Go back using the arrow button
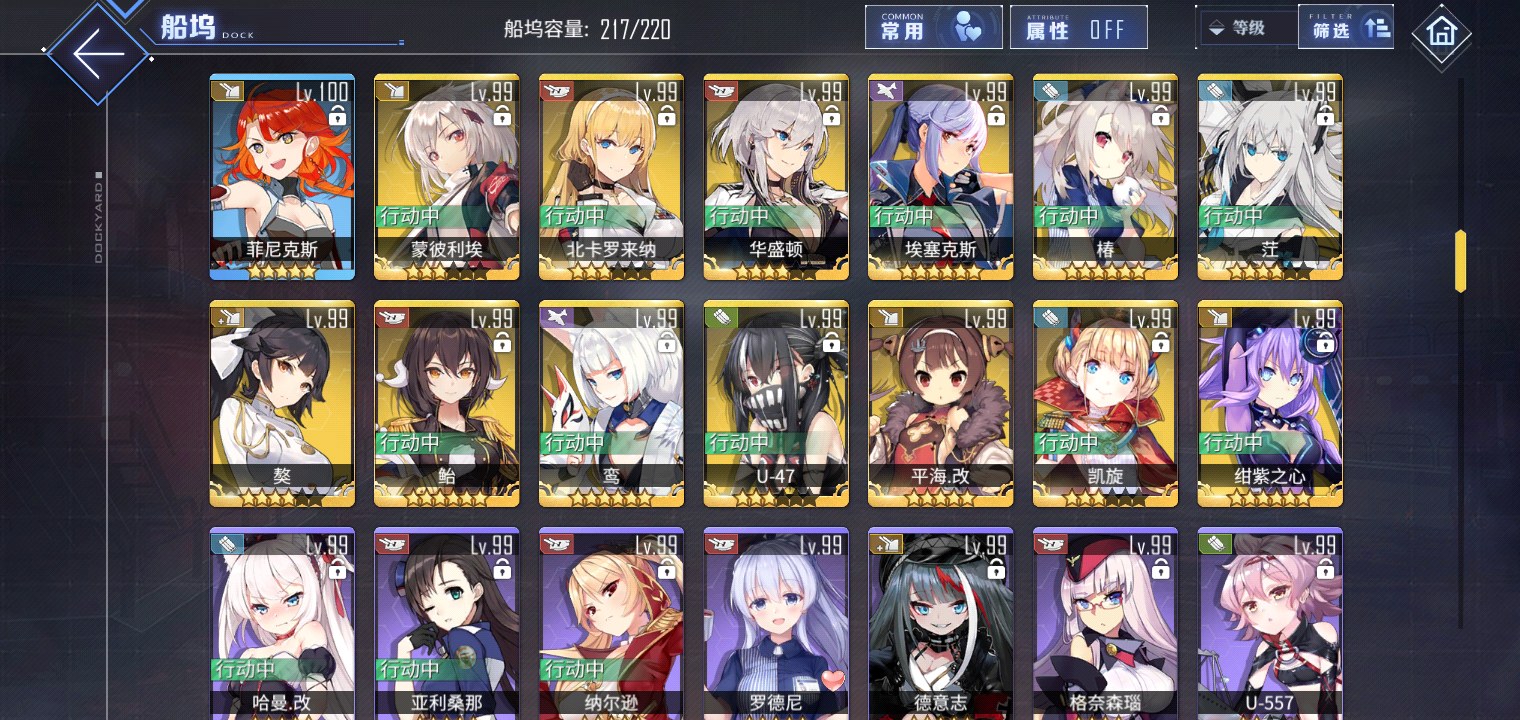This screenshot has height=720, width=1520. (x=98, y=52)
